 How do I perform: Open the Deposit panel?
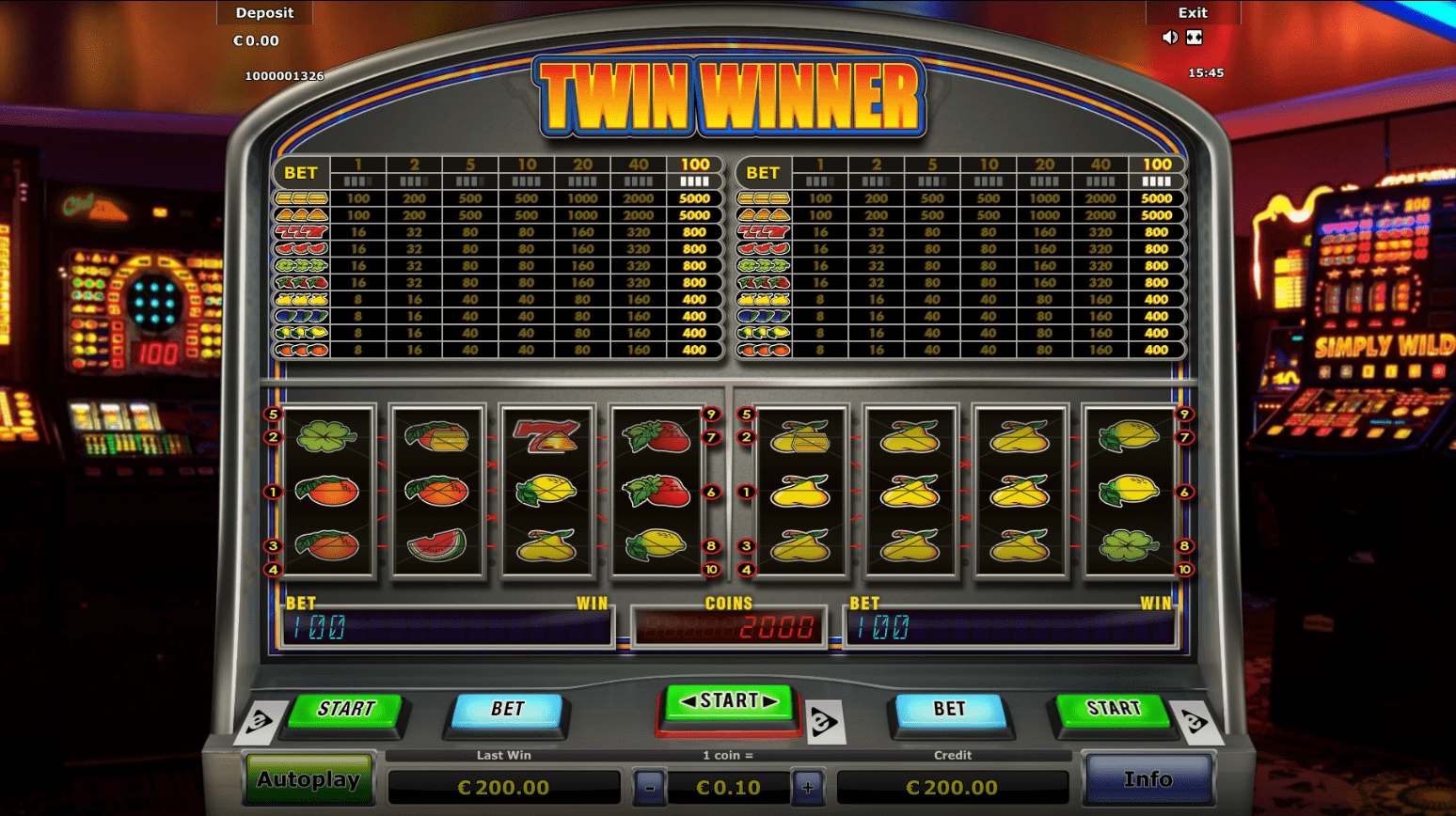(264, 12)
